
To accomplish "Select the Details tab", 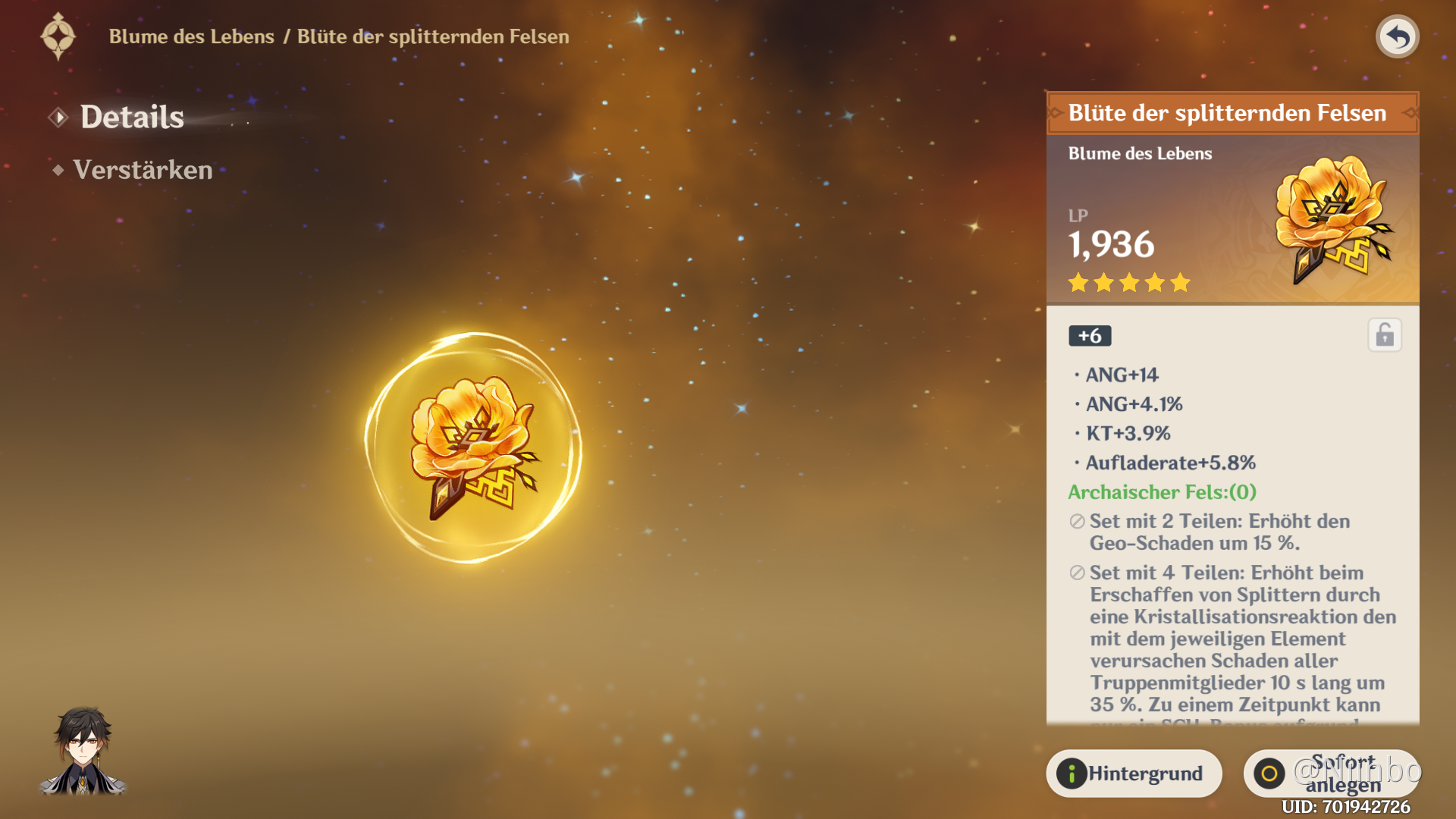I will pos(132,116).
